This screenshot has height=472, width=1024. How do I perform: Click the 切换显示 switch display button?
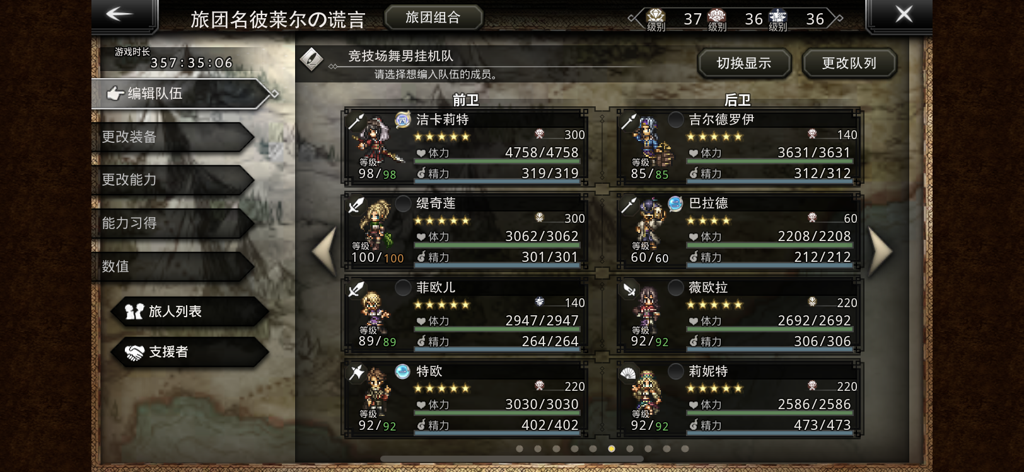coord(743,63)
